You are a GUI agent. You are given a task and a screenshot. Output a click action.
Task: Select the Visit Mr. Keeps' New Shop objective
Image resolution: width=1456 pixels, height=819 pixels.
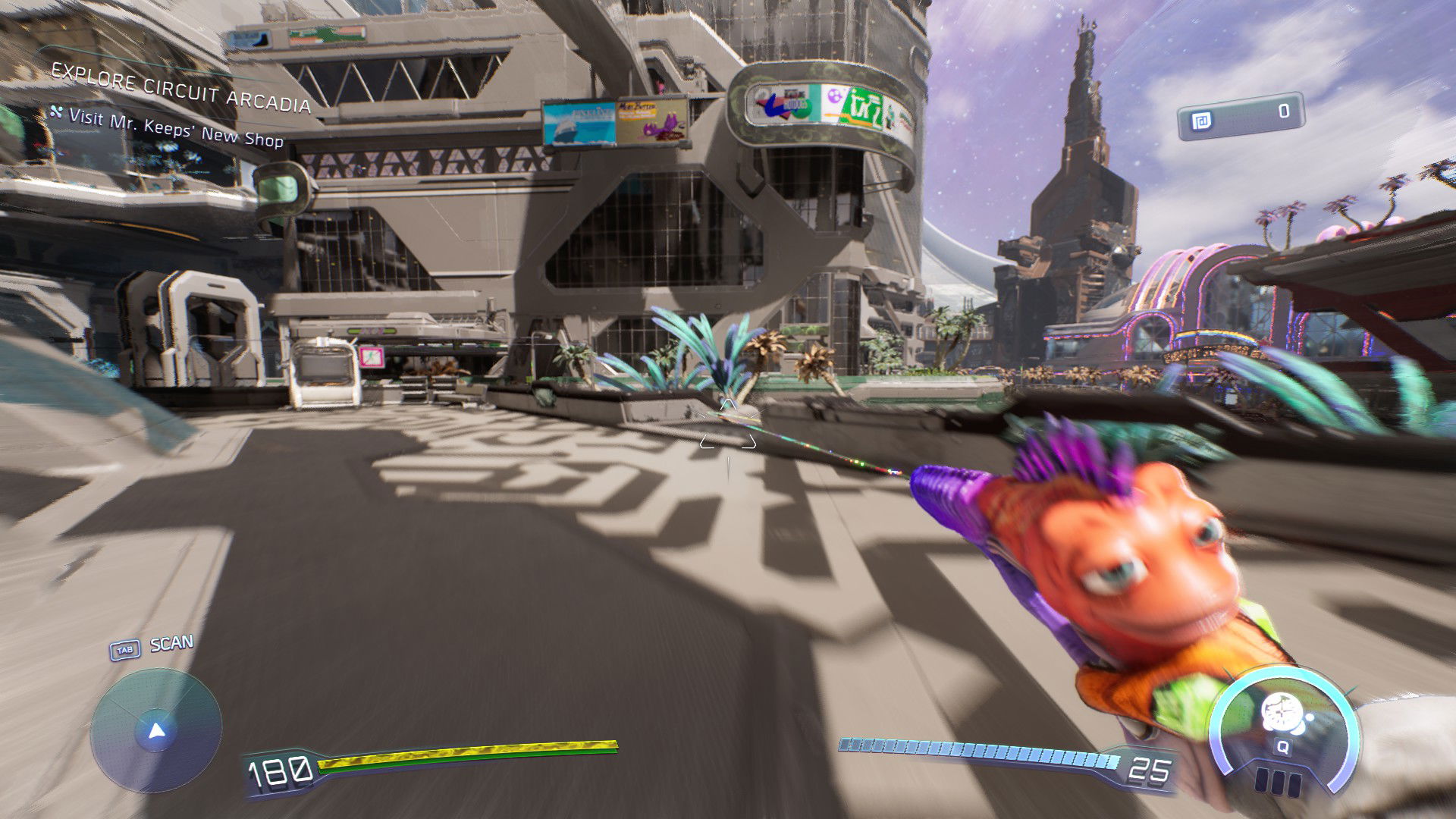(176, 128)
